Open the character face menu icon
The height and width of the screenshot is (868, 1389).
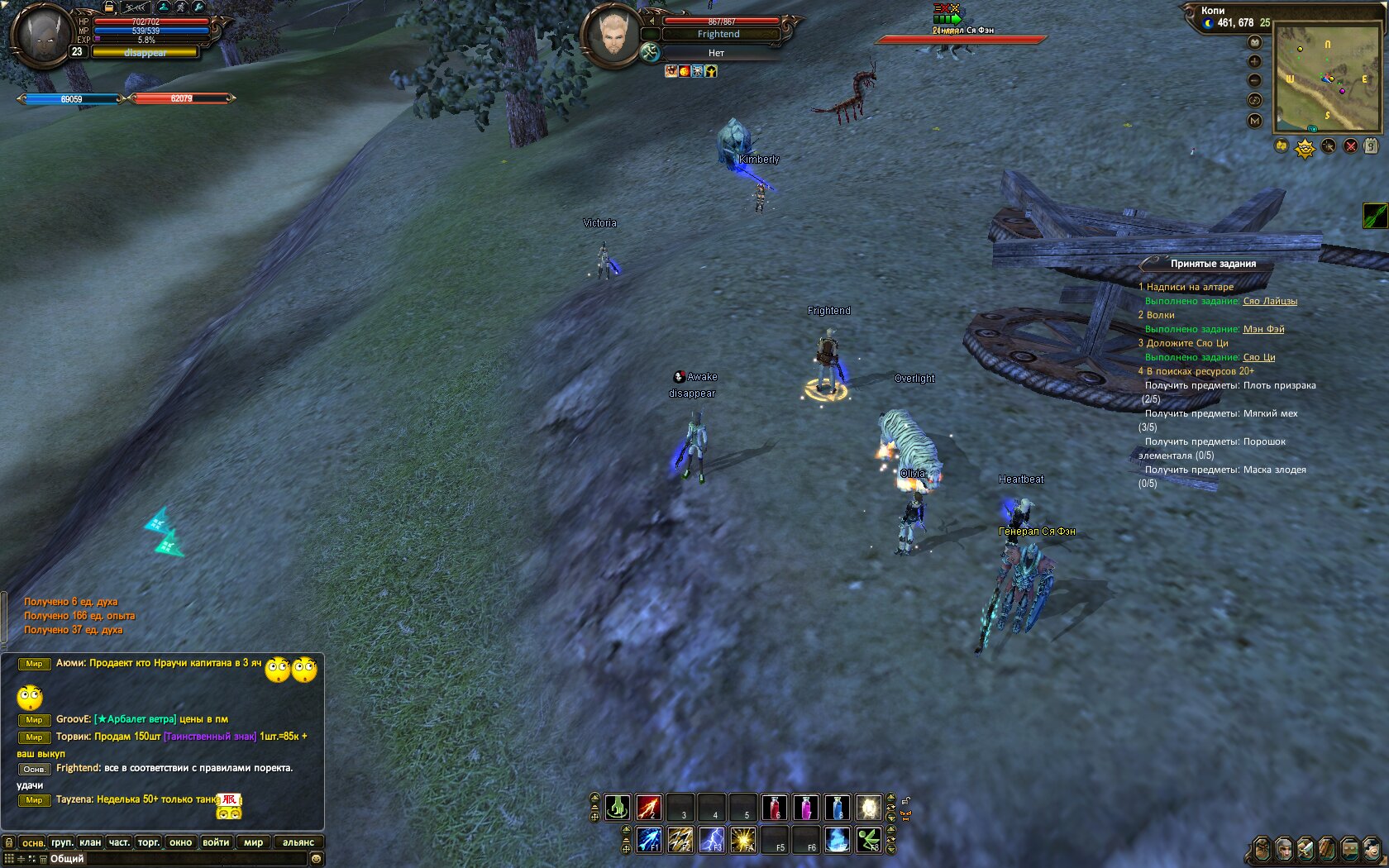pos(1284,849)
